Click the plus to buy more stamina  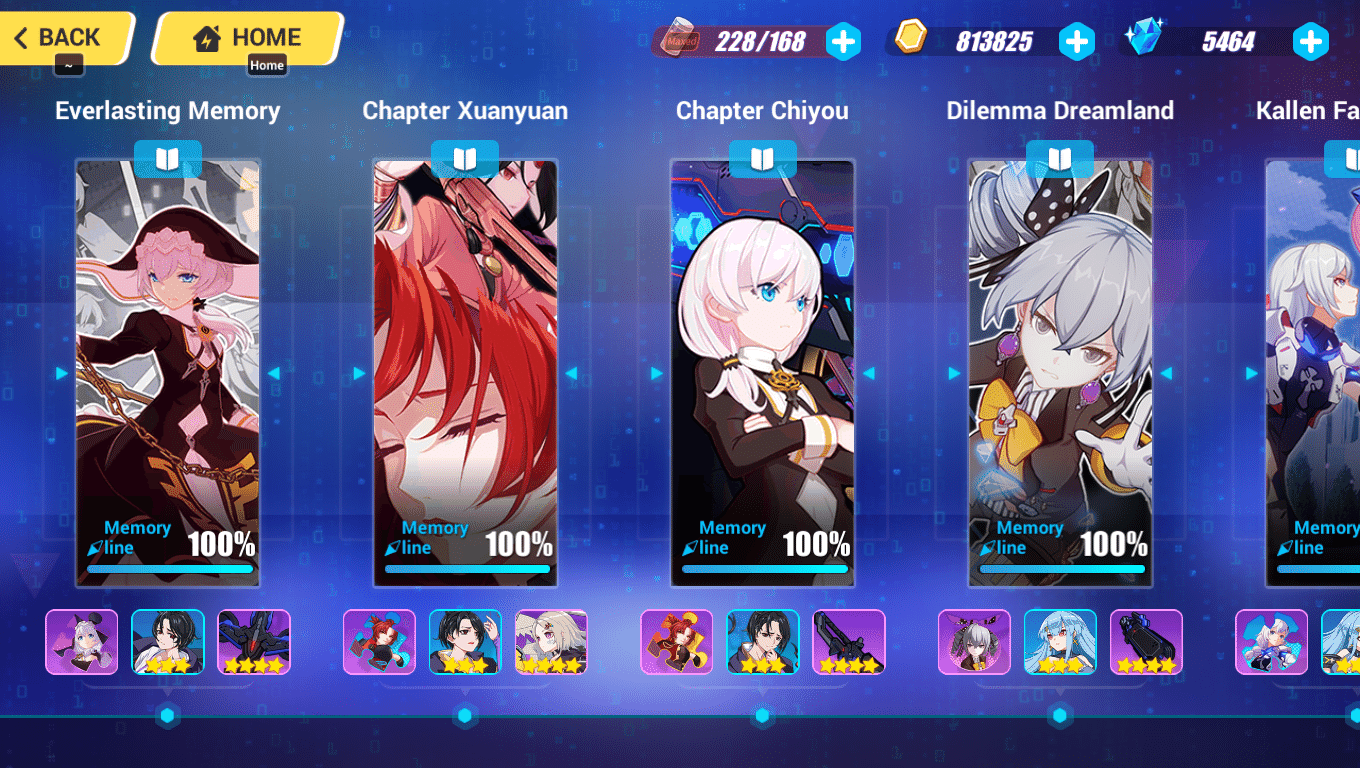coord(845,41)
